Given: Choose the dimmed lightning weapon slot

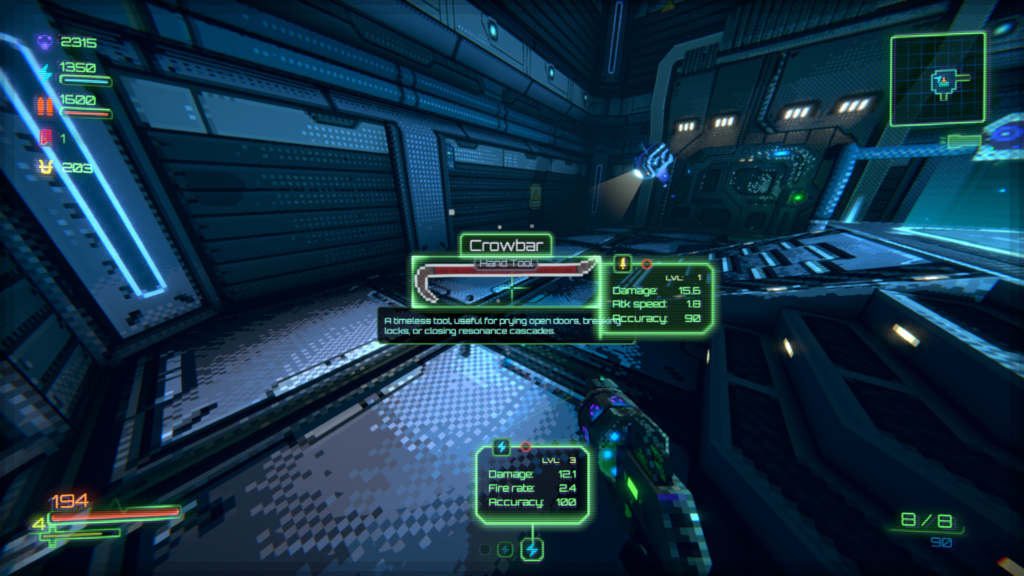Looking at the screenshot, I should pos(505,549).
